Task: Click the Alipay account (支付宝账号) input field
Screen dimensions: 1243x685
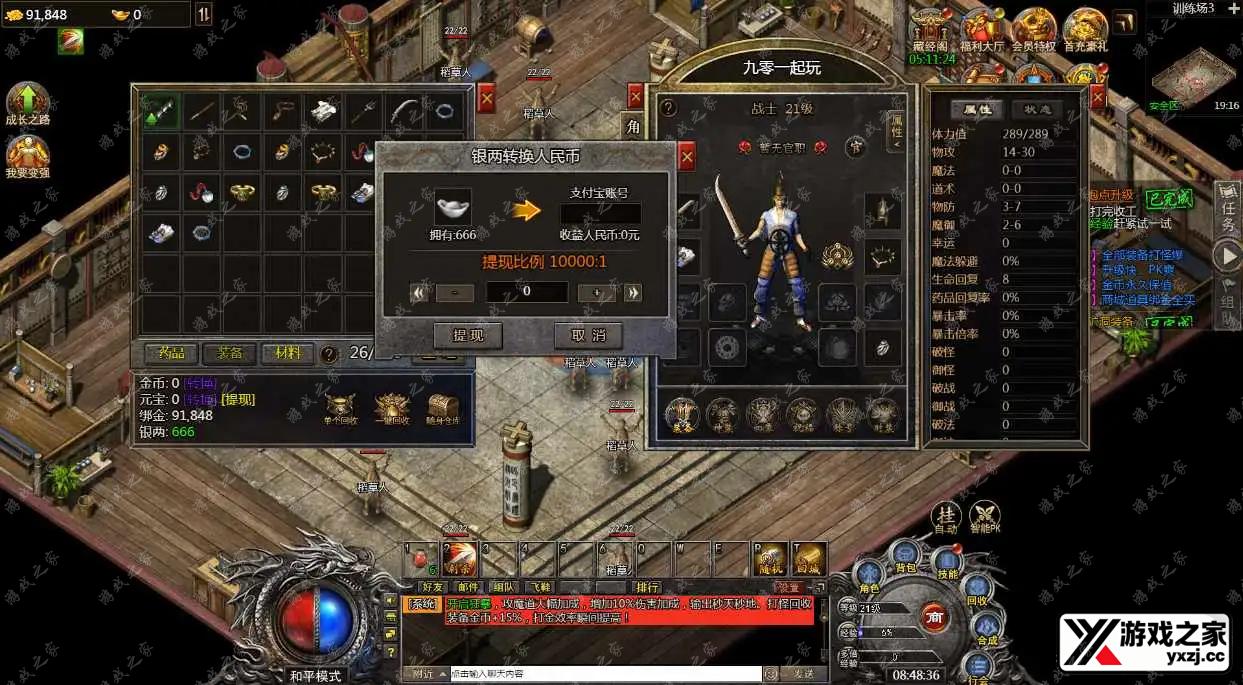Action: pos(600,214)
